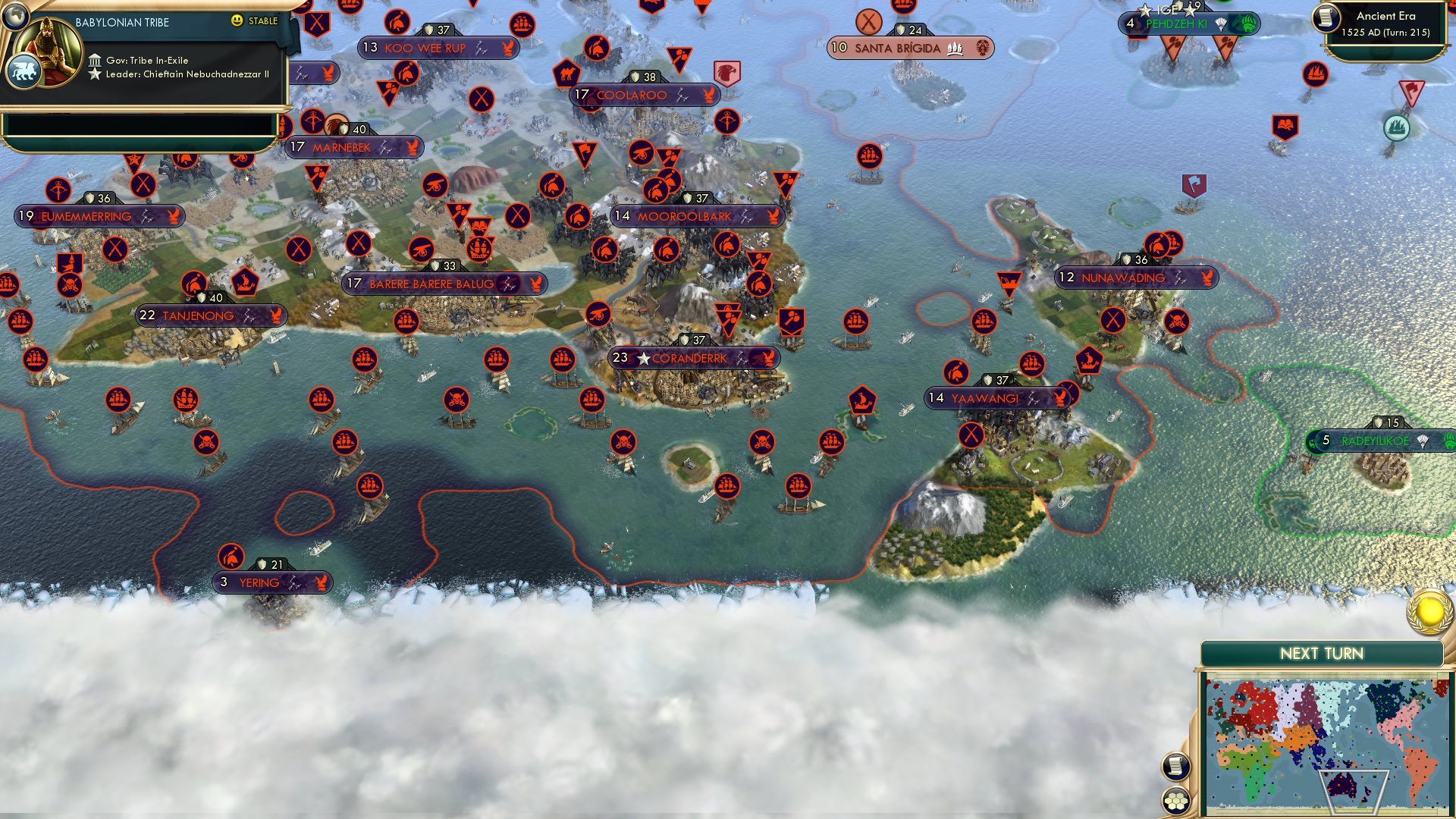Click the smiley STABLE happiness indicator
Screen dimensions: 1456x819
click(238, 23)
